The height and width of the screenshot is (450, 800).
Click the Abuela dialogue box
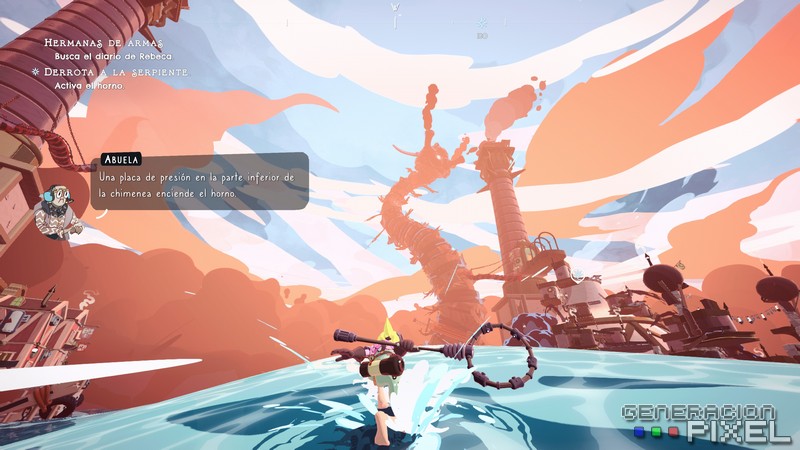coord(198,184)
